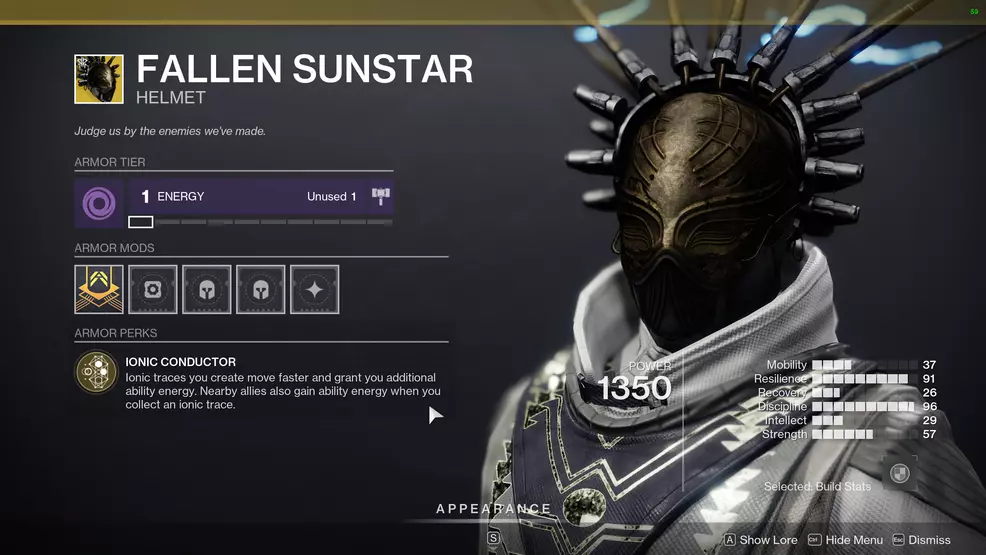Viewport: 986px width, 555px height.
Task: Click the Fallen Sunstar helmet thumbnail
Action: point(99,79)
